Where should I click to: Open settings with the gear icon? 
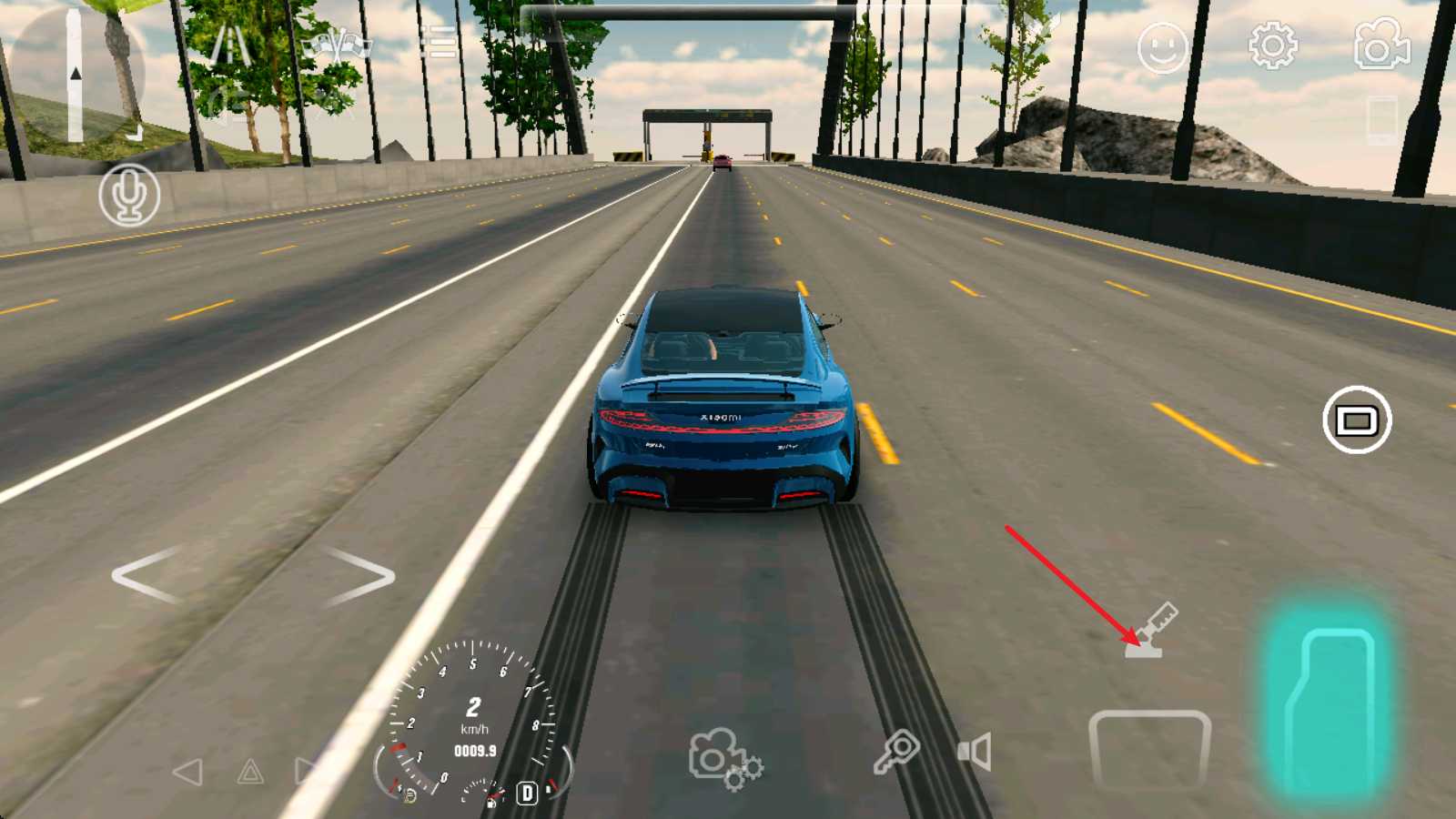tap(1272, 45)
